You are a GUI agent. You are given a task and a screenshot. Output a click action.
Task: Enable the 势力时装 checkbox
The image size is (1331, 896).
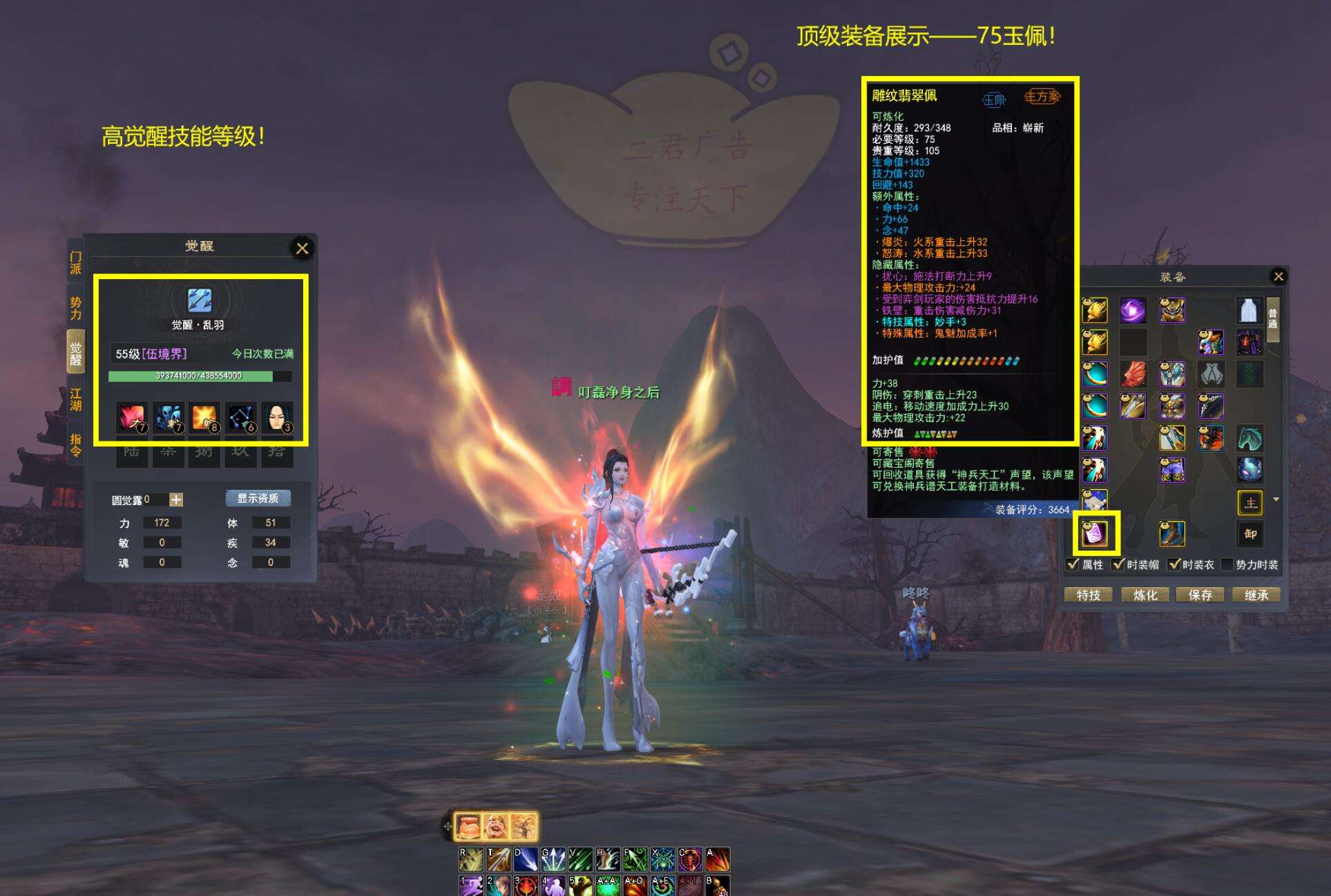[1227, 564]
